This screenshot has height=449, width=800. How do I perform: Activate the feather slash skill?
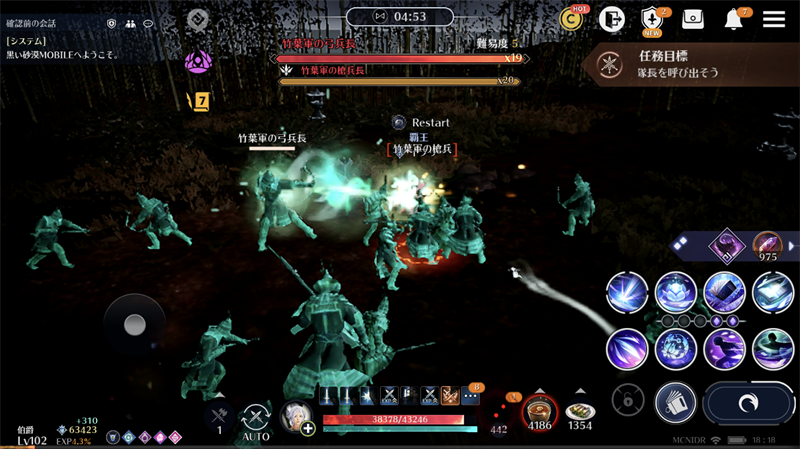point(627,350)
